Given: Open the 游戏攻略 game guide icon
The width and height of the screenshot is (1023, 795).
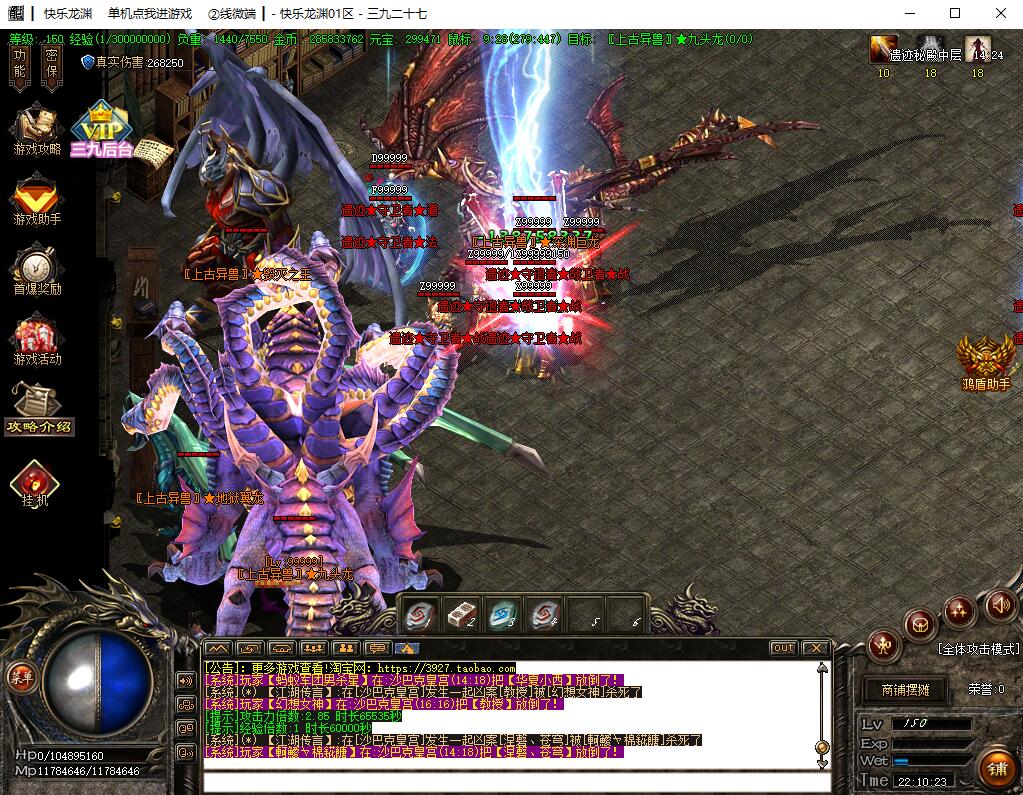Looking at the screenshot, I should click(37, 130).
